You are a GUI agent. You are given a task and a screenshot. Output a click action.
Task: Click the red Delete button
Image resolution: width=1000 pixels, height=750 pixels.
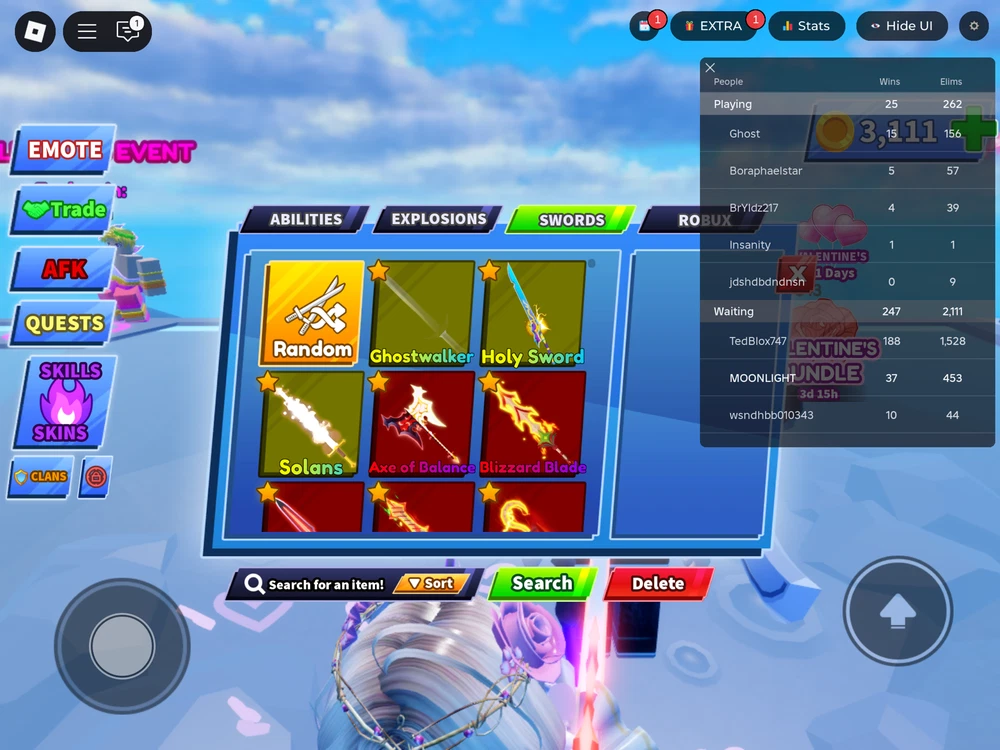(658, 584)
